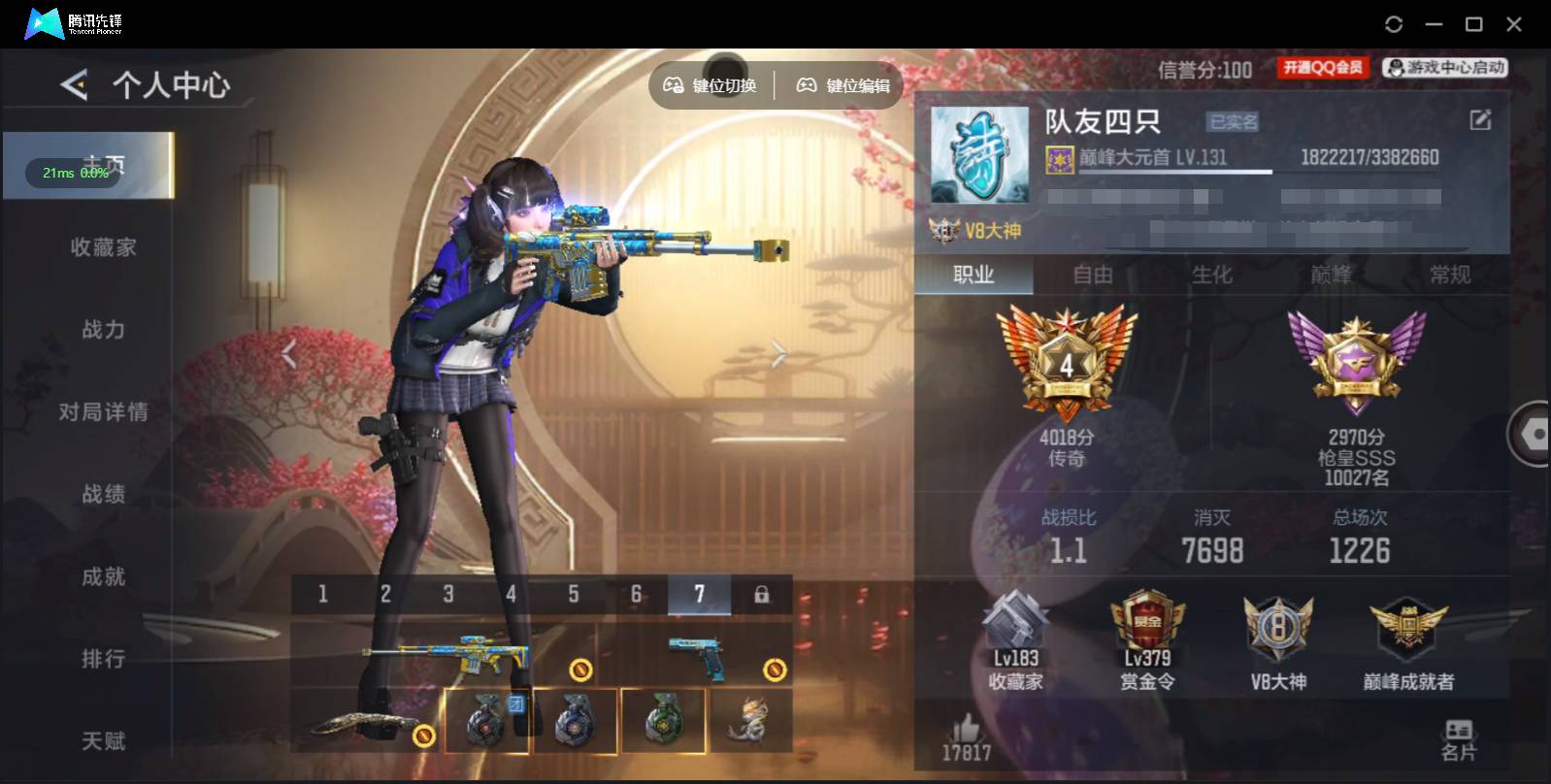Click the 开通QQ会员 button
Screen dimensions: 1551x784
(1323, 67)
